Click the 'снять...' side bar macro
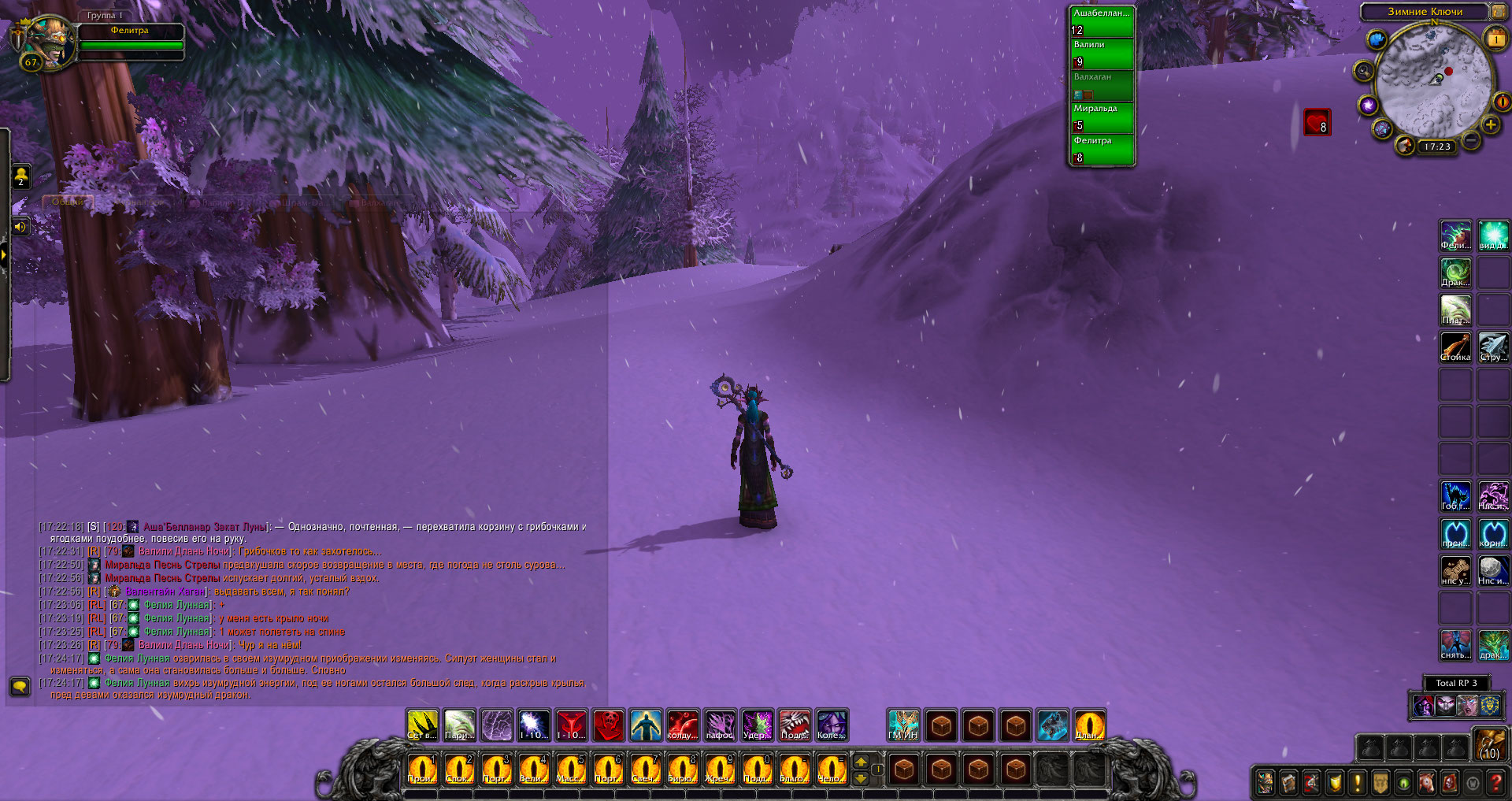1512x801 pixels. [x=1455, y=644]
